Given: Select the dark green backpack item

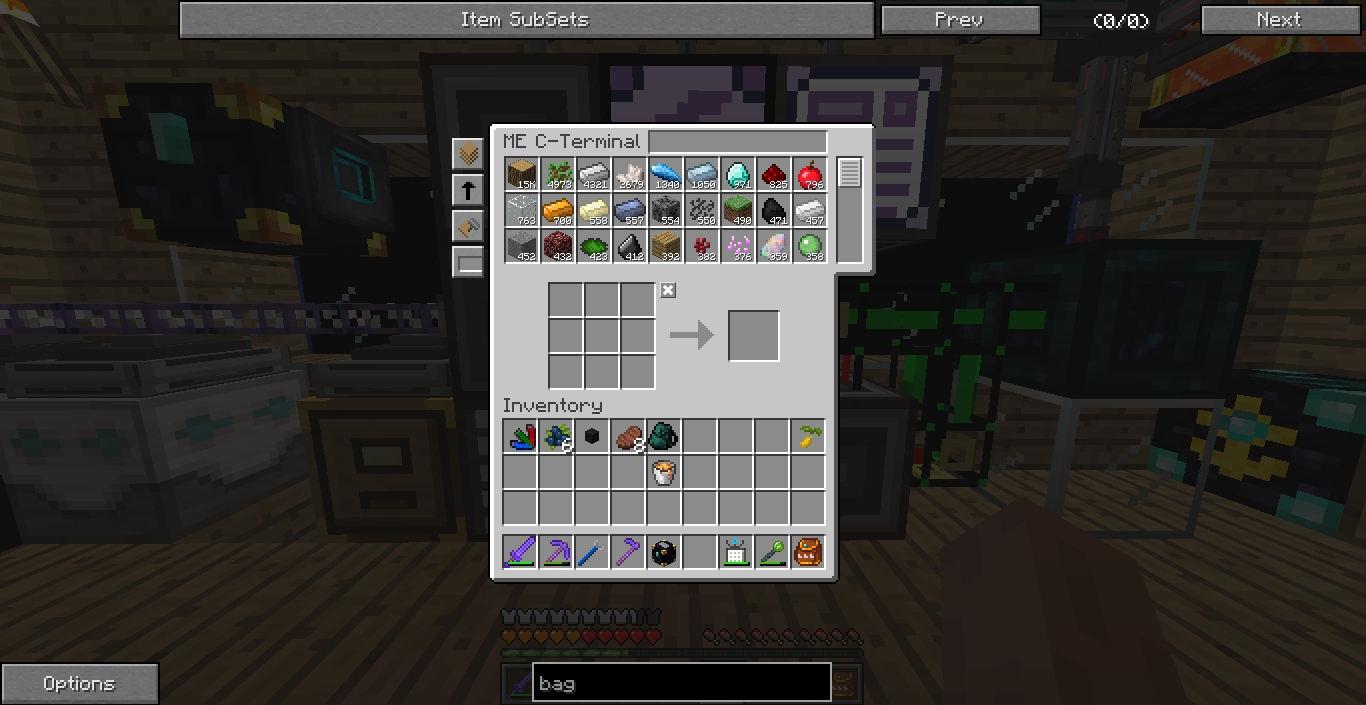Looking at the screenshot, I should coord(665,436).
